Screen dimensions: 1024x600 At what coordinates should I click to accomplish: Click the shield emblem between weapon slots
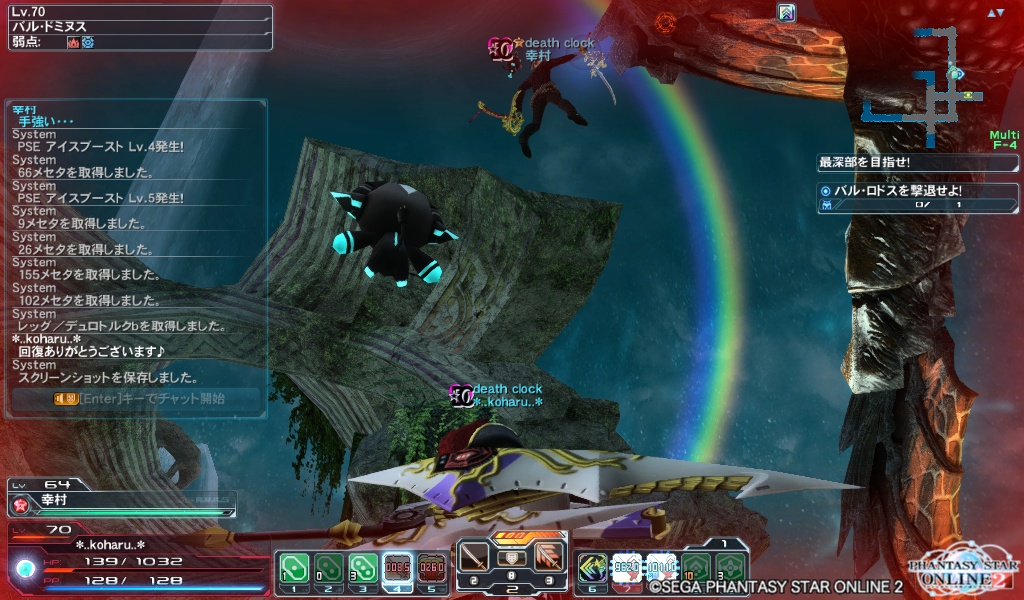tap(511, 558)
